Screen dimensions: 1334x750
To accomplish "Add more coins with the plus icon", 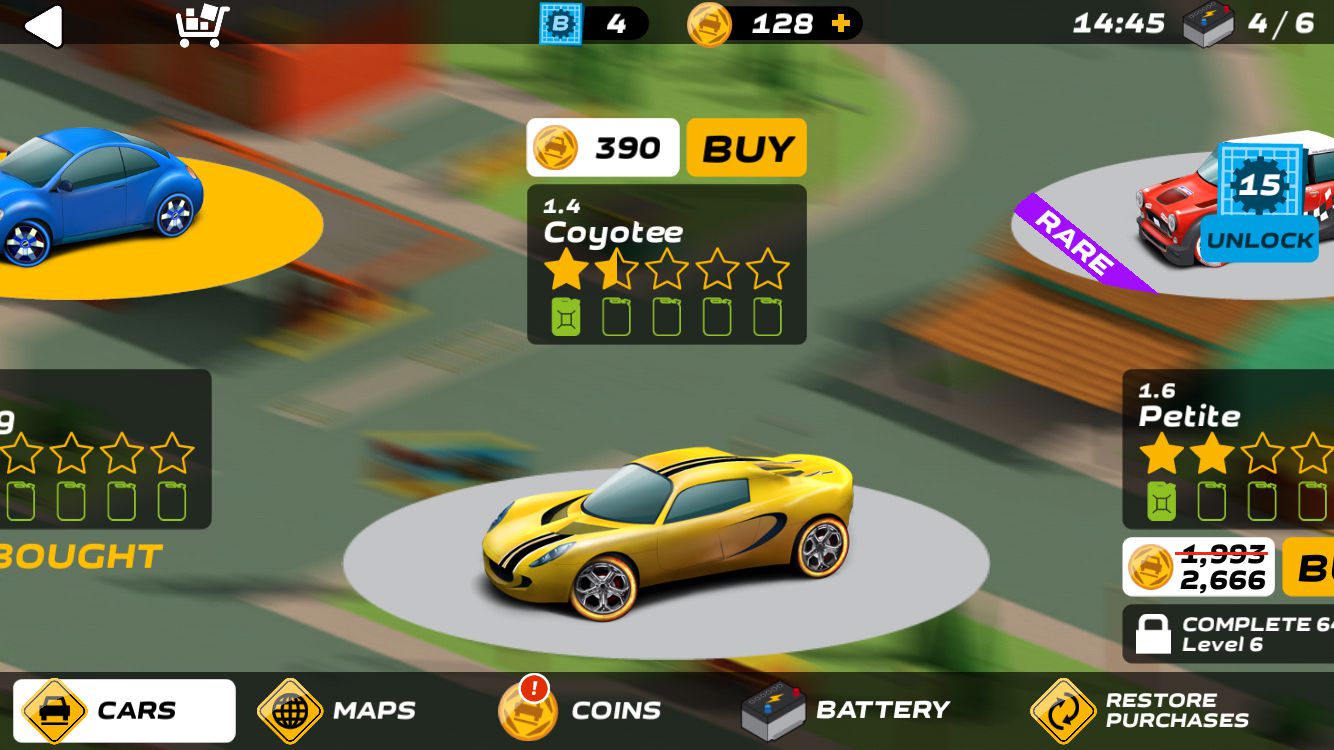I will [x=841, y=24].
